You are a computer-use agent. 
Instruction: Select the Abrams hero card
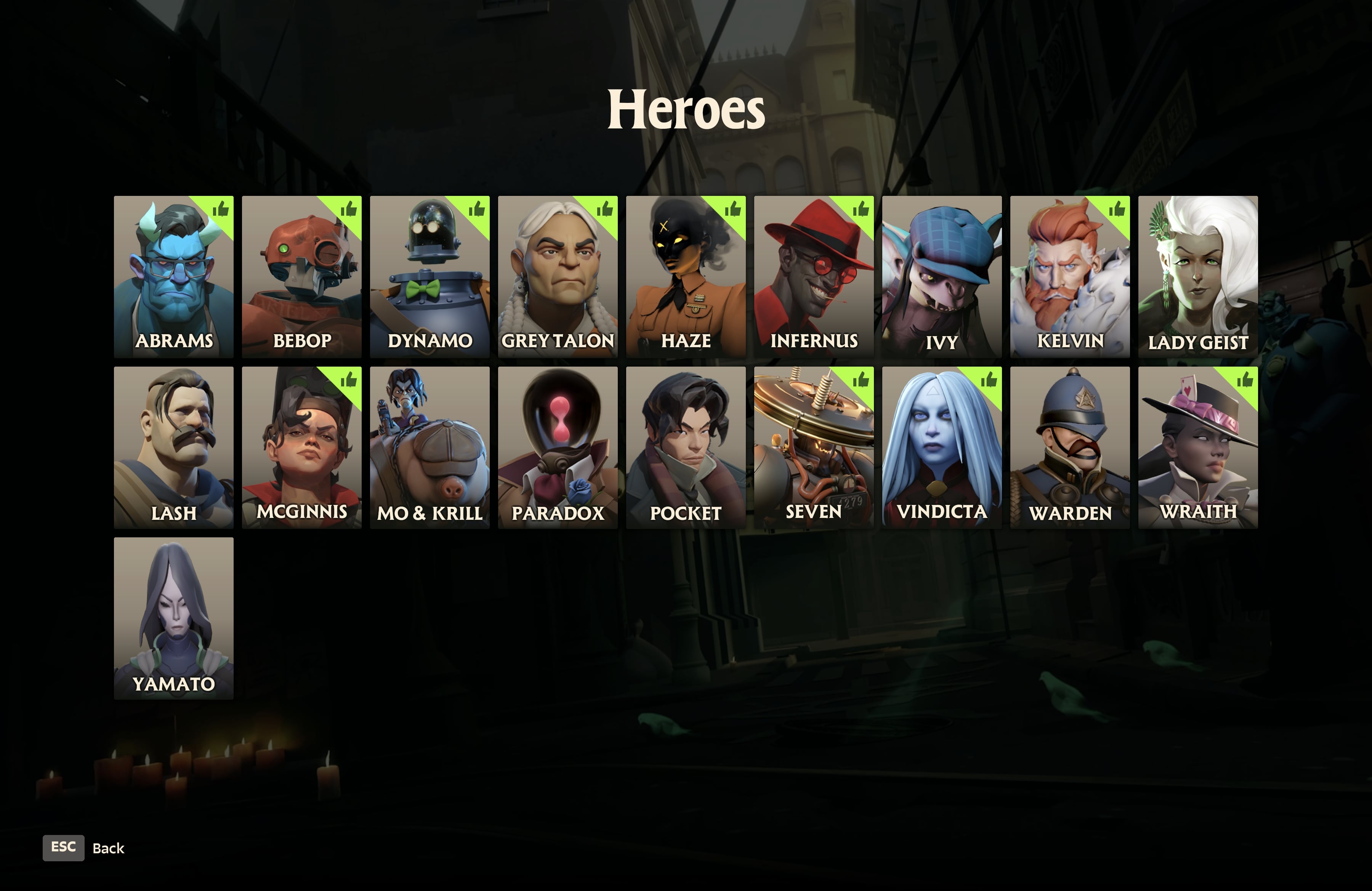click(173, 277)
